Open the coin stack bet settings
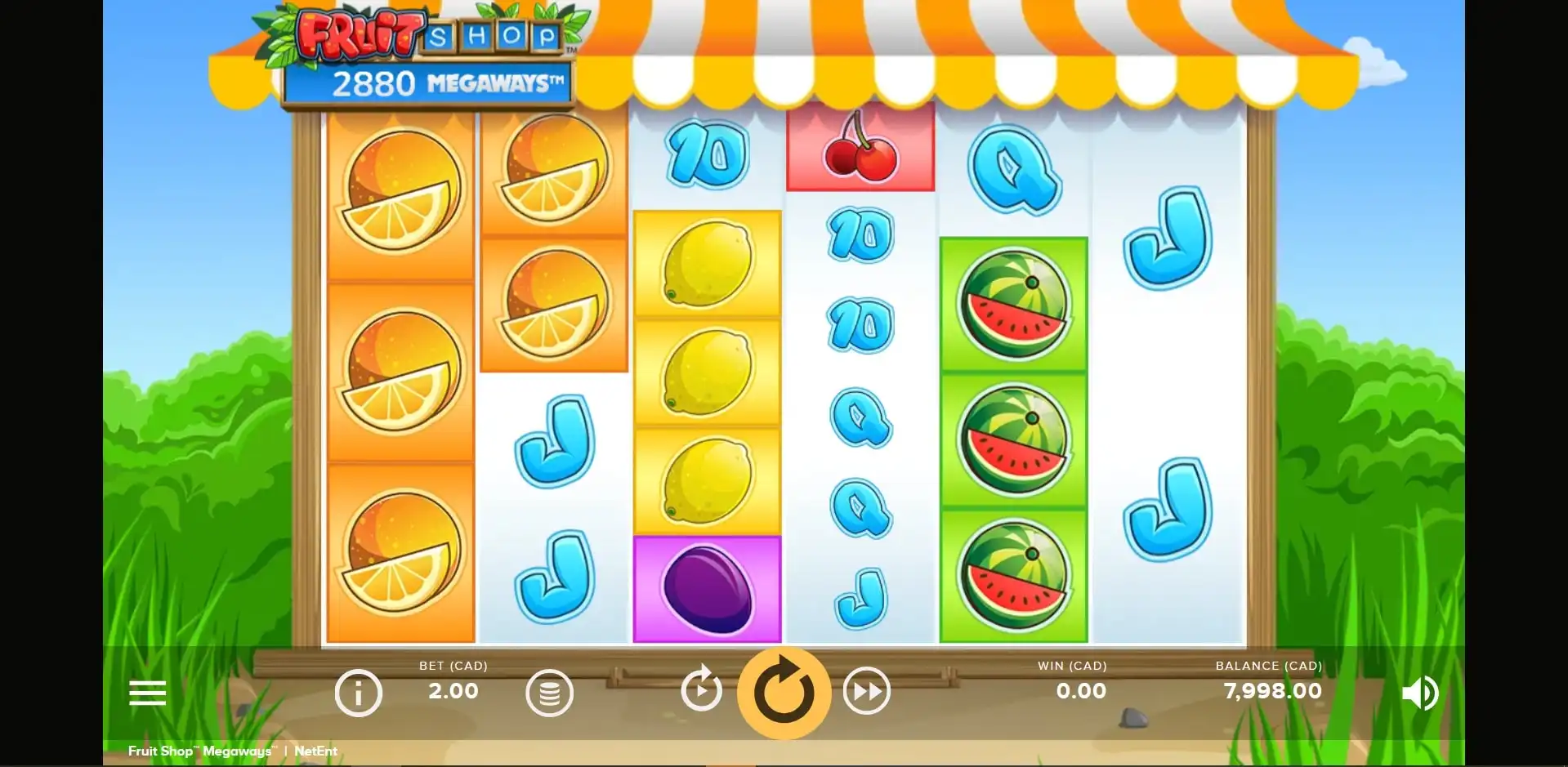This screenshot has height=767, width=1568. point(549,693)
